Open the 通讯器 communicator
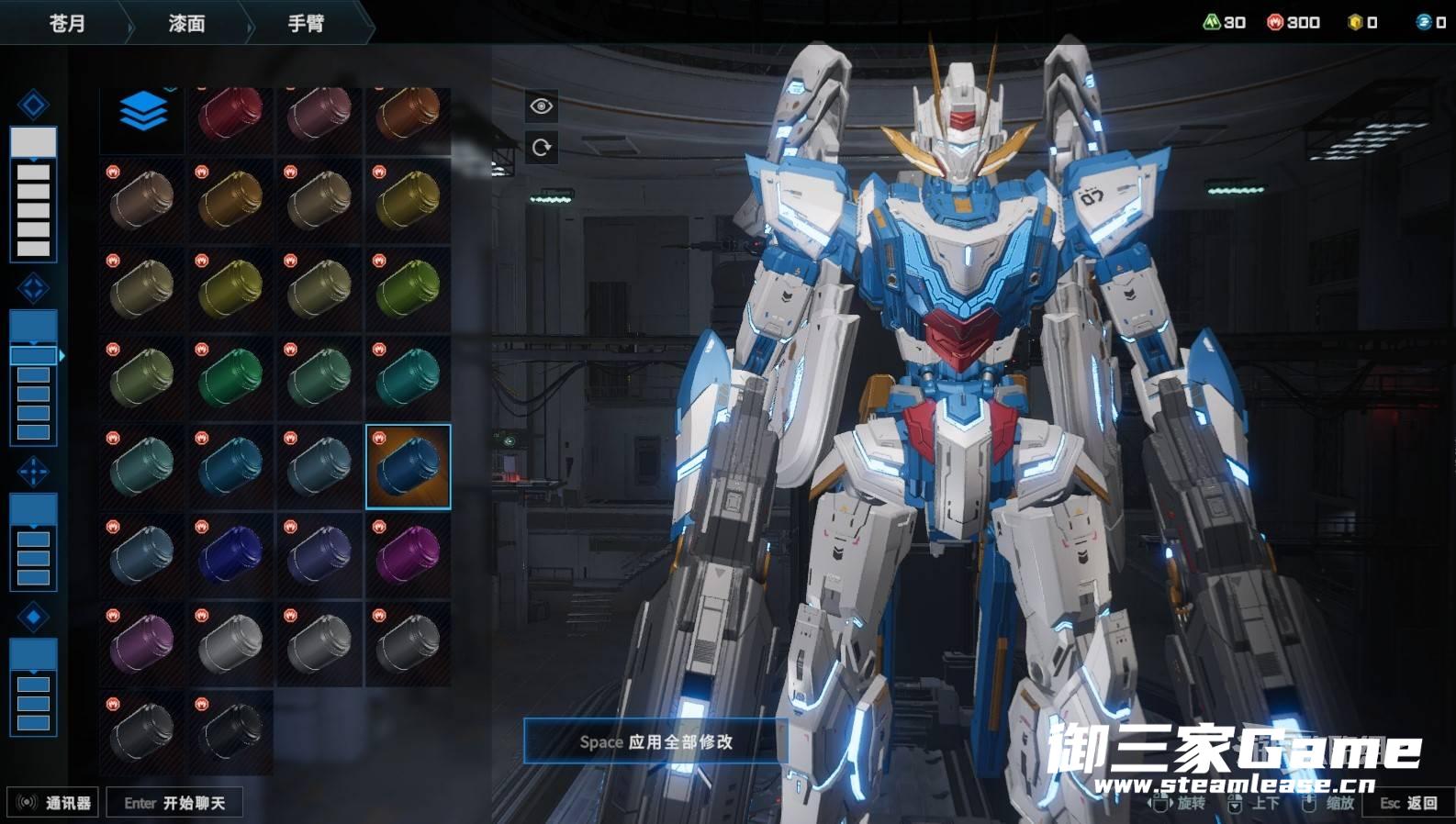 coord(53,803)
